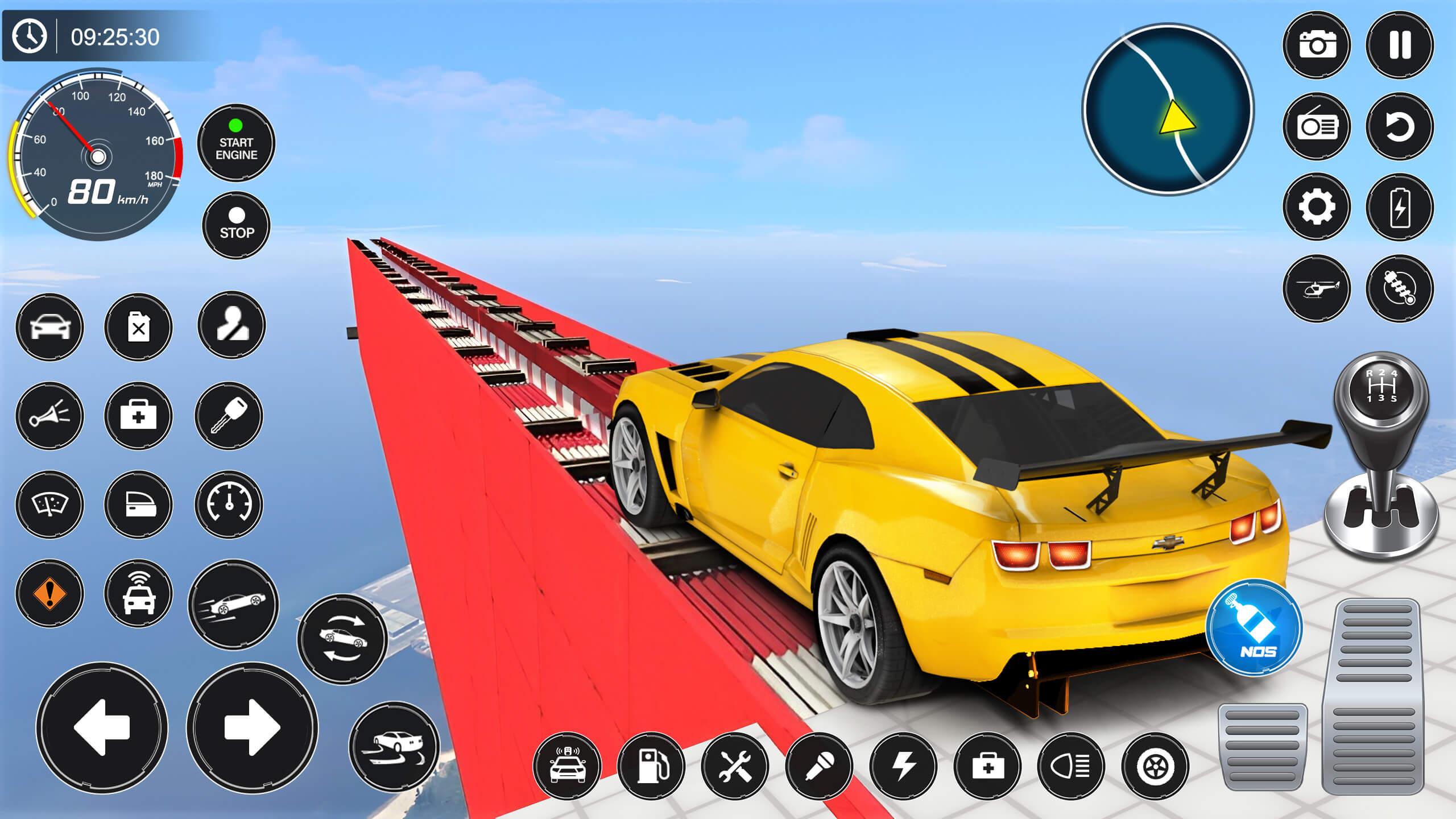
Task: Toggle the headlights icon
Action: pyautogui.click(x=1071, y=766)
